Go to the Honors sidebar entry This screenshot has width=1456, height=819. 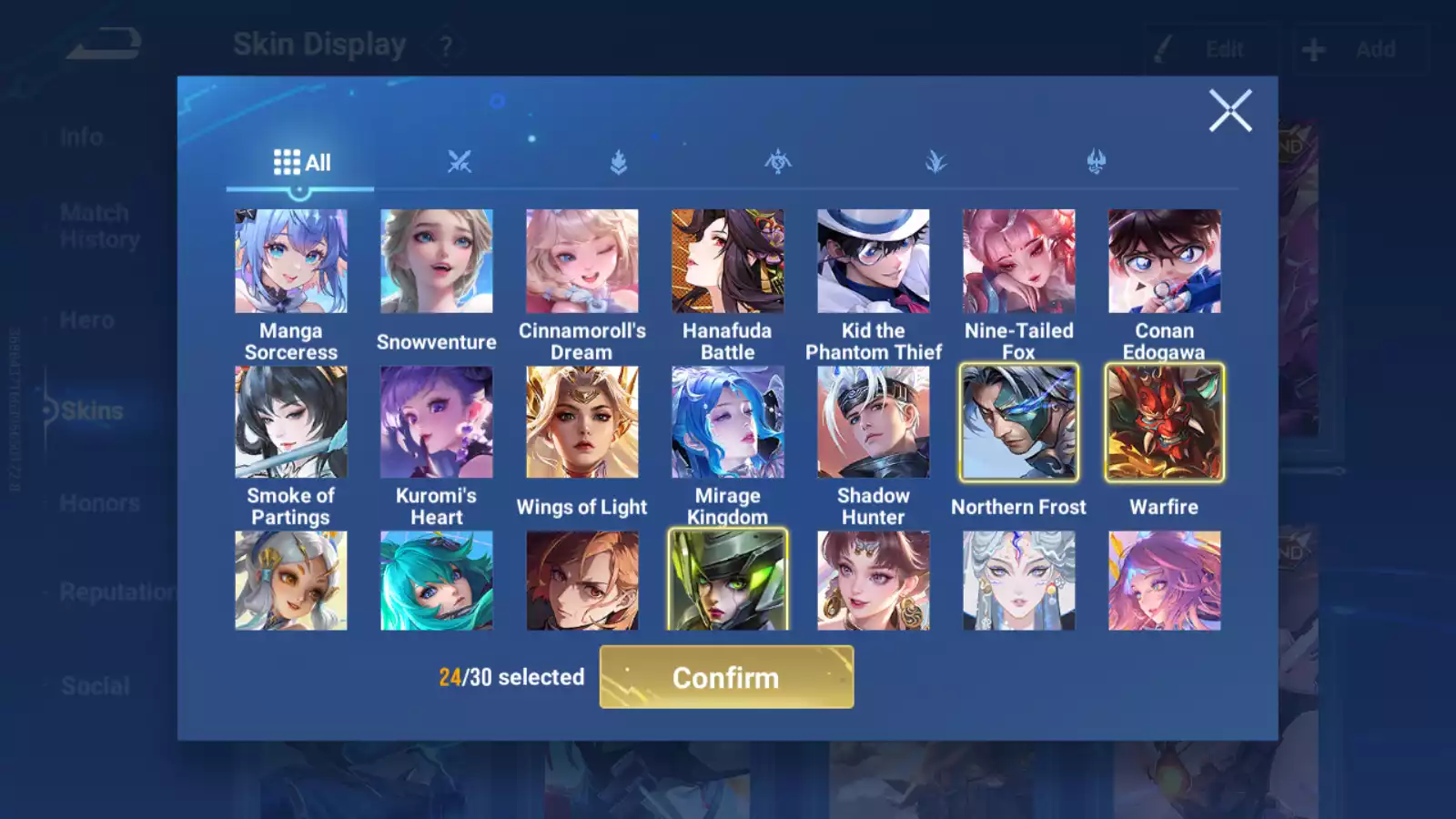pos(101,502)
